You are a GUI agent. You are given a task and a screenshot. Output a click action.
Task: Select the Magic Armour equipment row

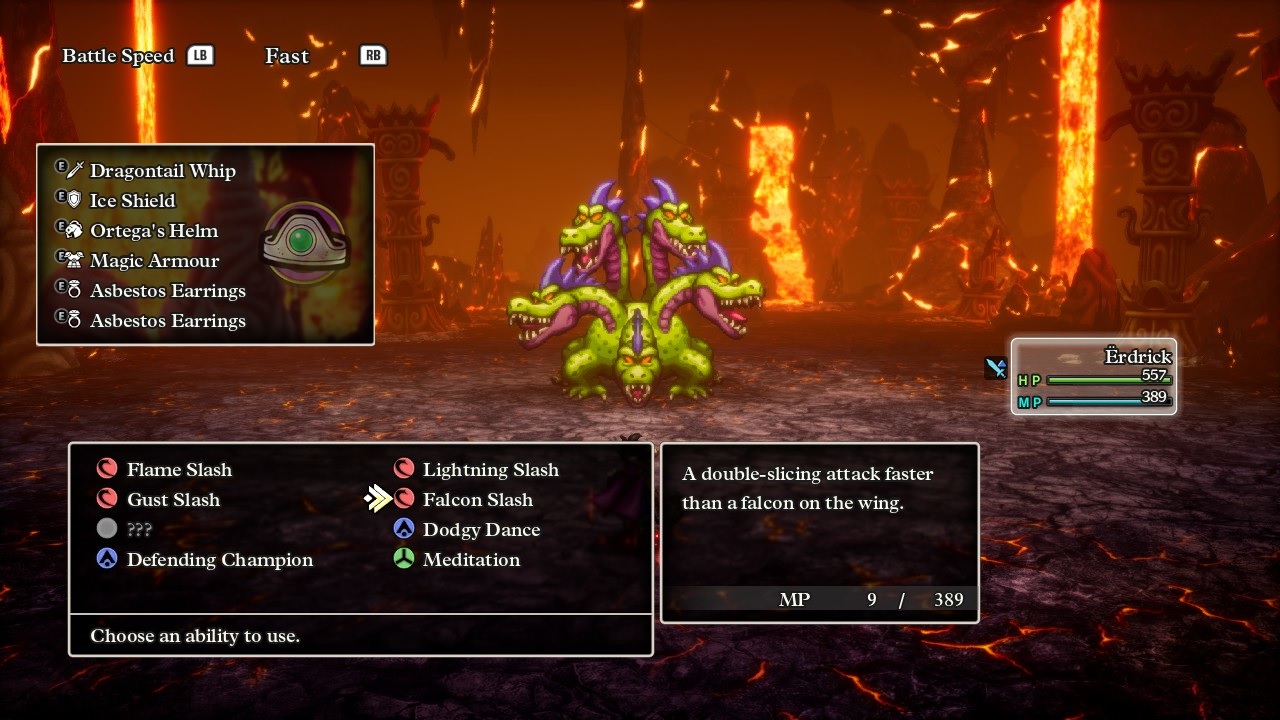click(154, 261)
